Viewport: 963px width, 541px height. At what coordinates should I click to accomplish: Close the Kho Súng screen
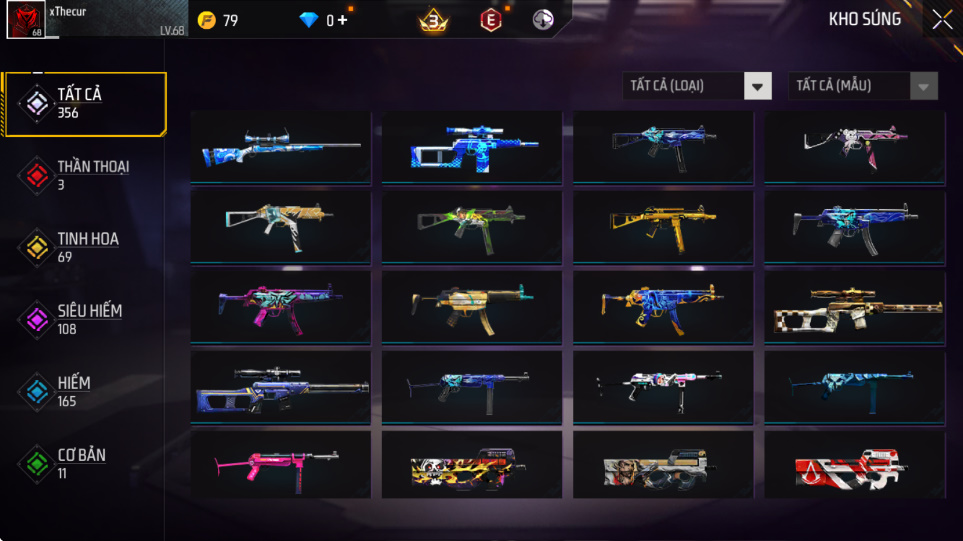(942, 19)
